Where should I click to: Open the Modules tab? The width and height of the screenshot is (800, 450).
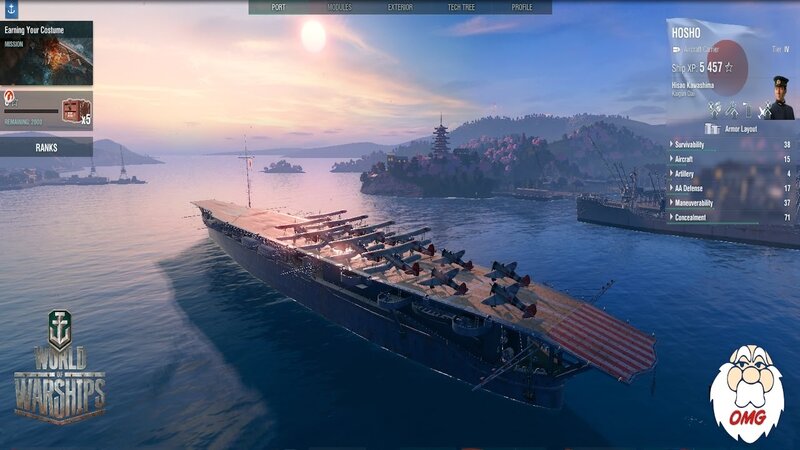tap(339, 7)
